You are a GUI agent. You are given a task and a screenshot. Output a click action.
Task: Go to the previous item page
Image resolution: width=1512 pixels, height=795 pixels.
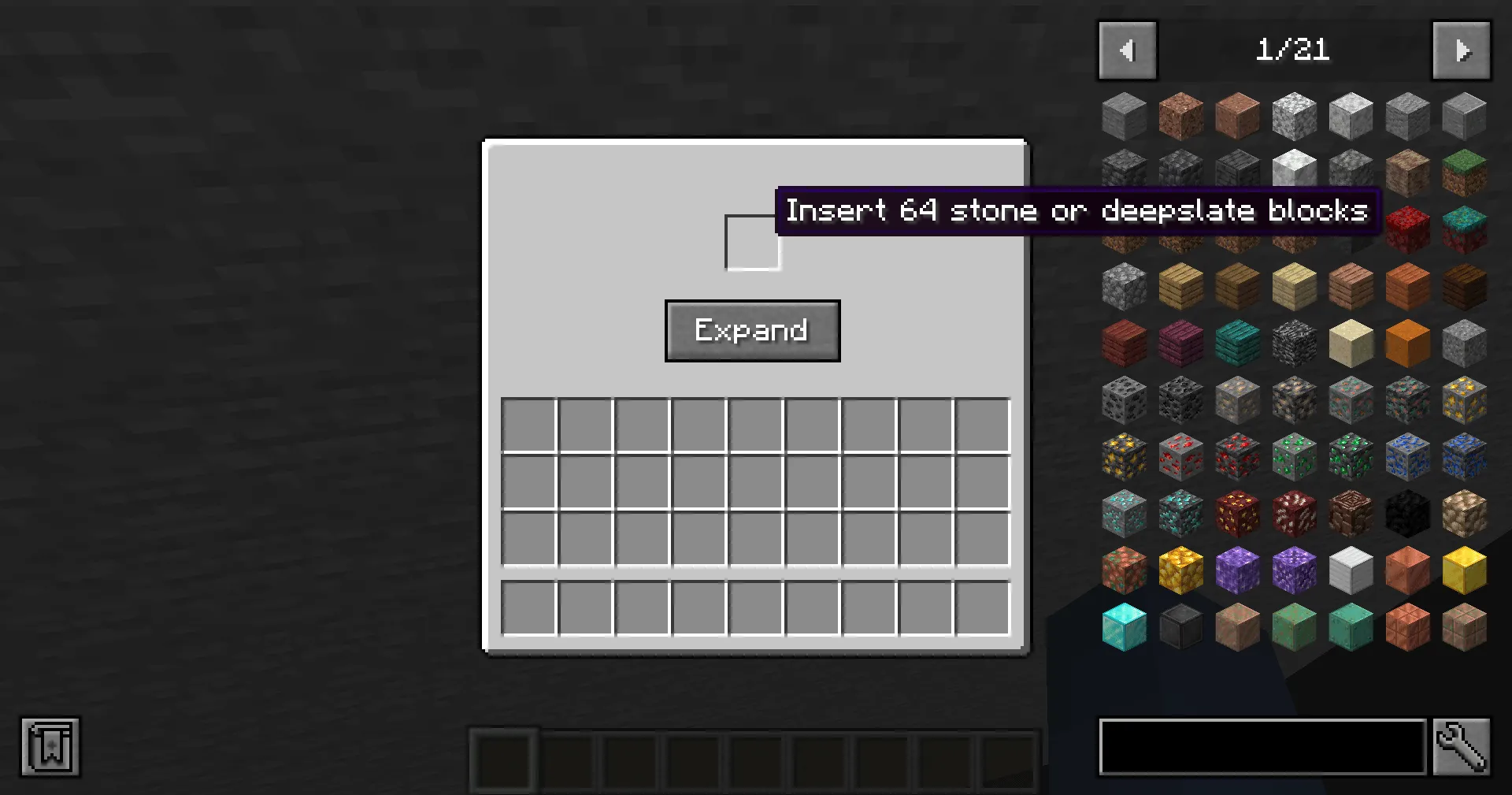[1126, 50]
